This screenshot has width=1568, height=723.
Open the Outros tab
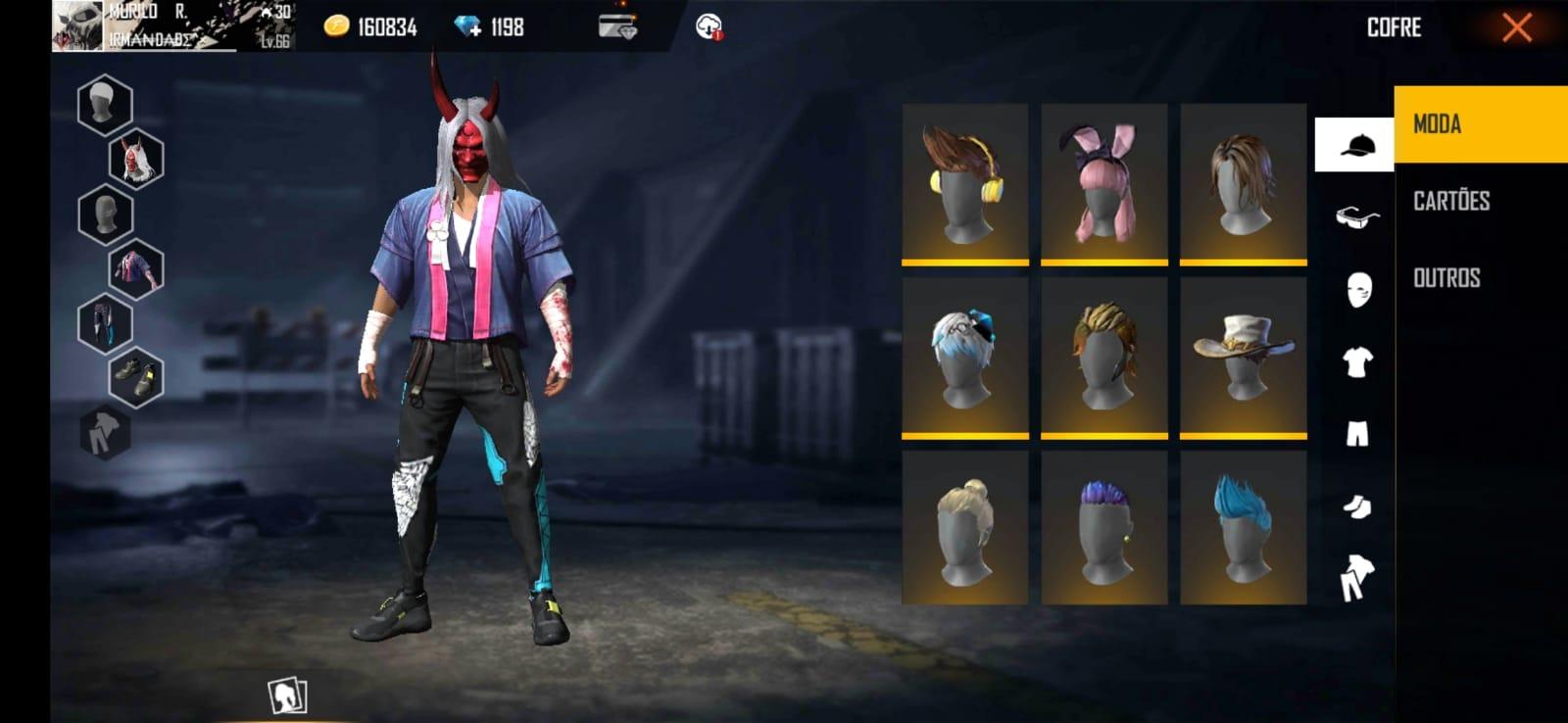click(x=1446, y=278)
